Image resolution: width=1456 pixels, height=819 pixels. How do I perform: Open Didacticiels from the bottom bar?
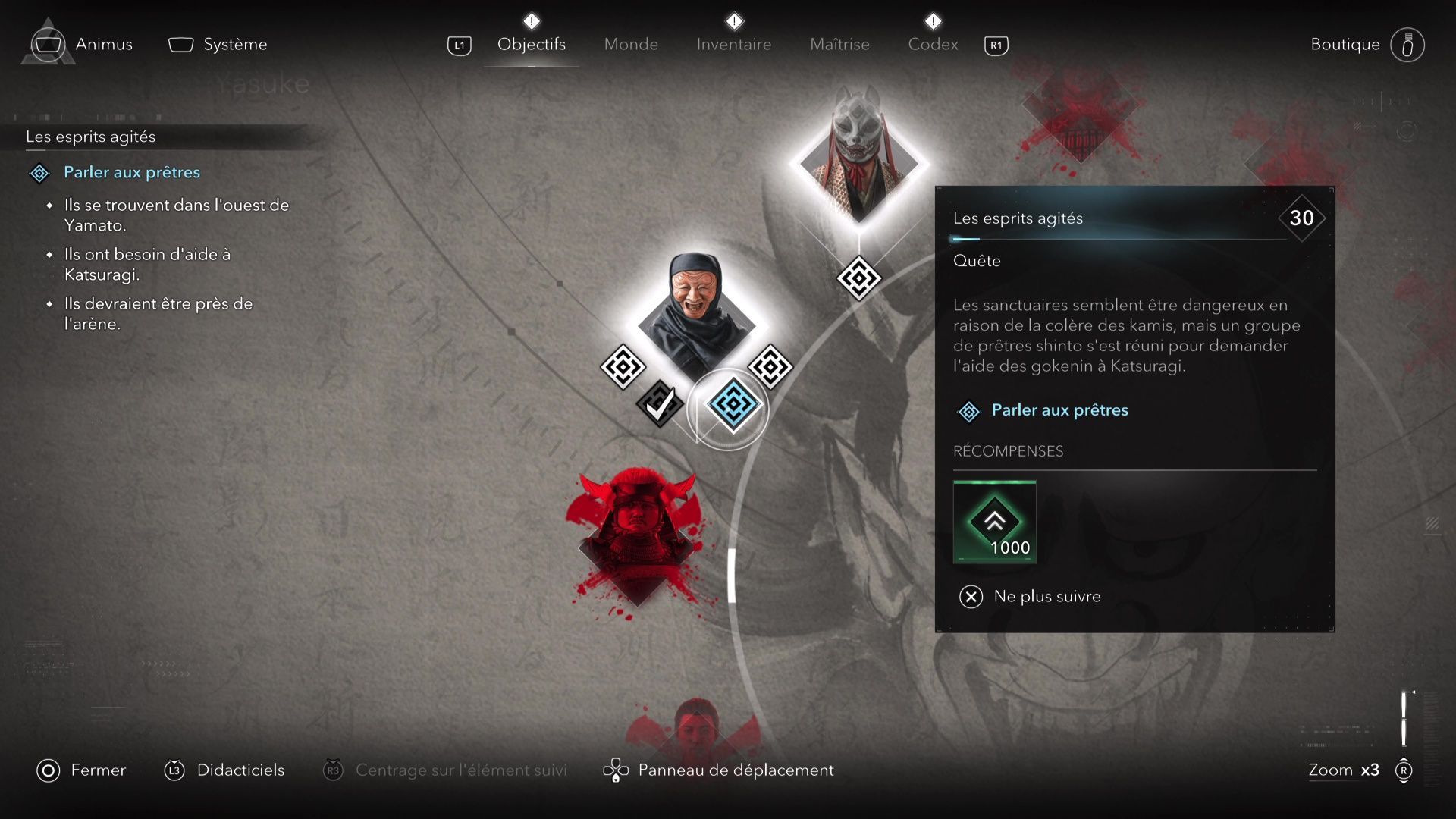[x=240, y=770]
